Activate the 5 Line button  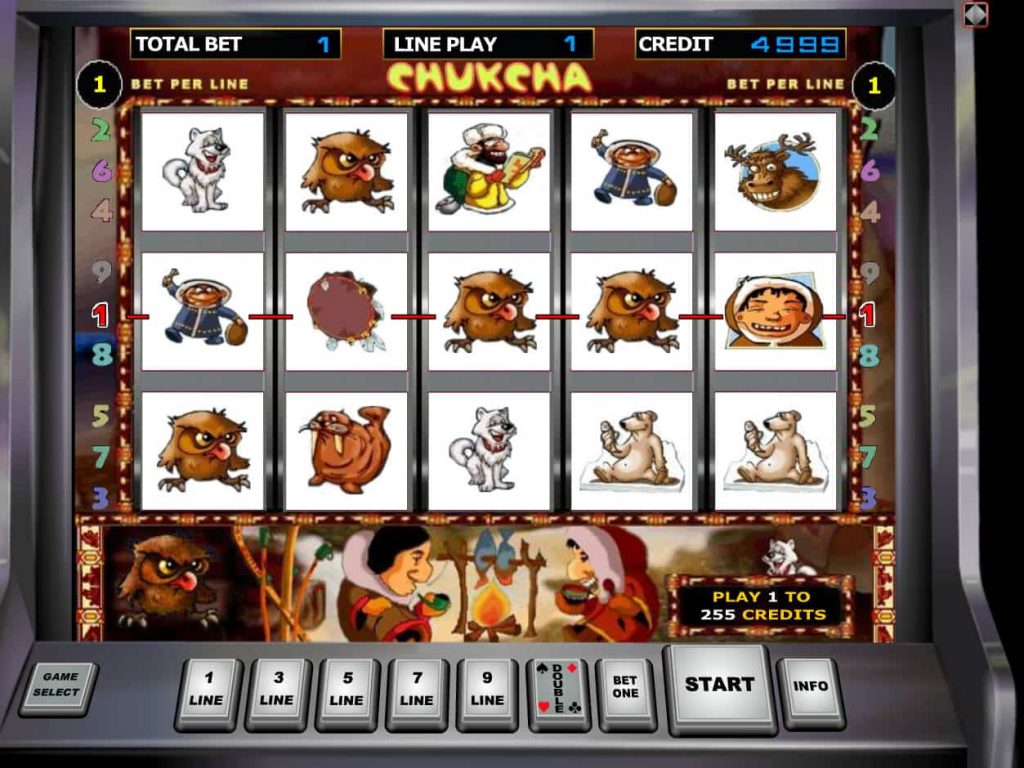pos(347,692)
